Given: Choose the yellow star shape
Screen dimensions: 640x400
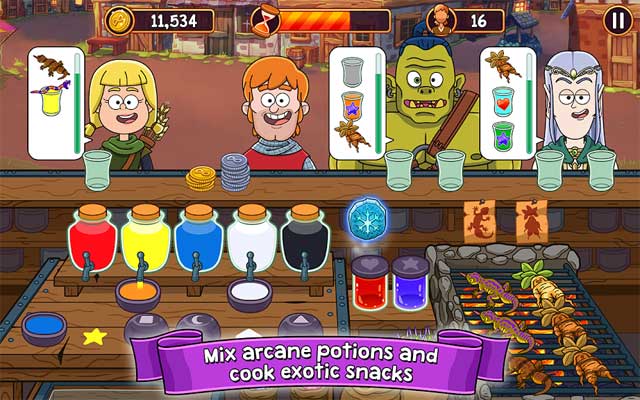Looking at the screenshot, I should pos(94,336).
